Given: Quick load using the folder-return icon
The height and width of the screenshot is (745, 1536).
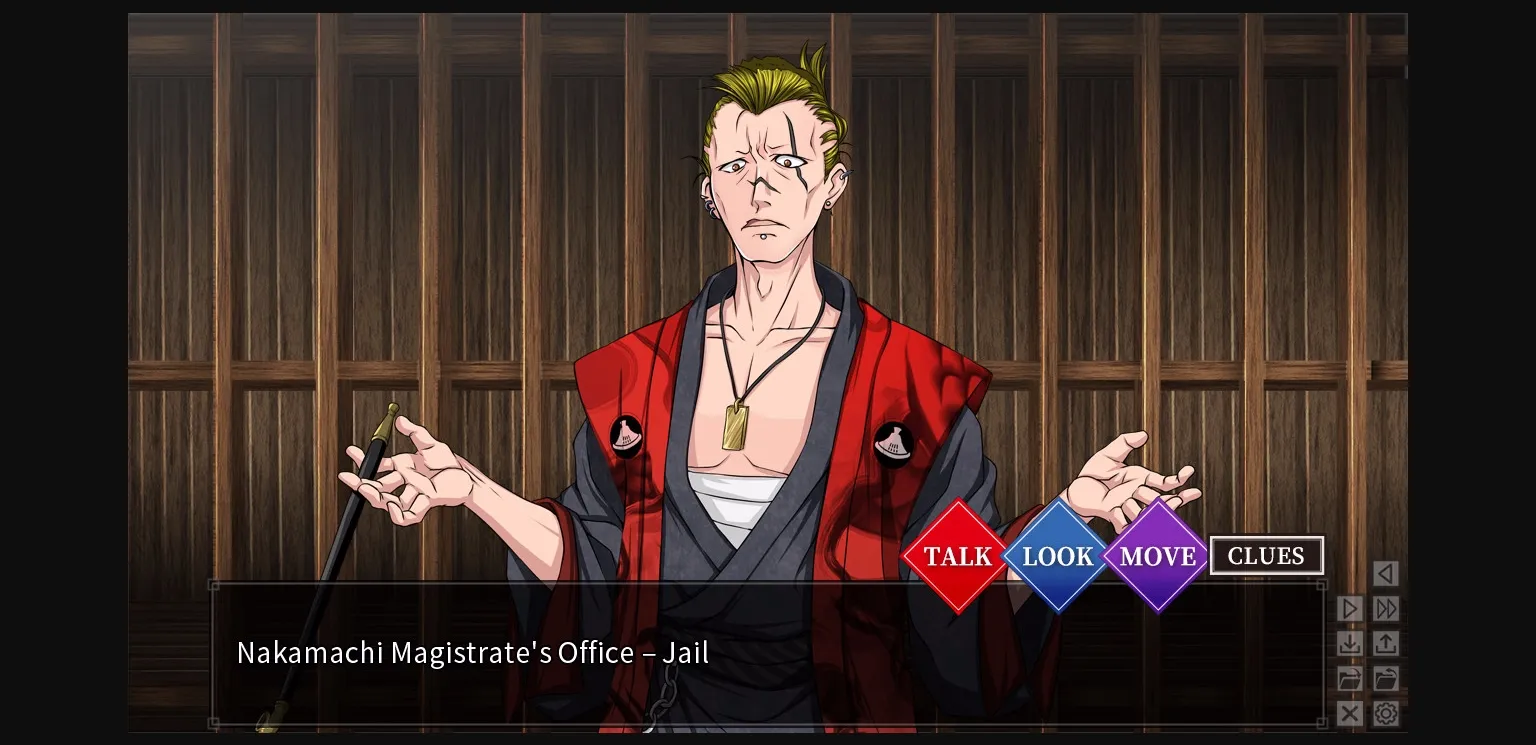Looking at the screenshot, I should [x=1386, y=678].
